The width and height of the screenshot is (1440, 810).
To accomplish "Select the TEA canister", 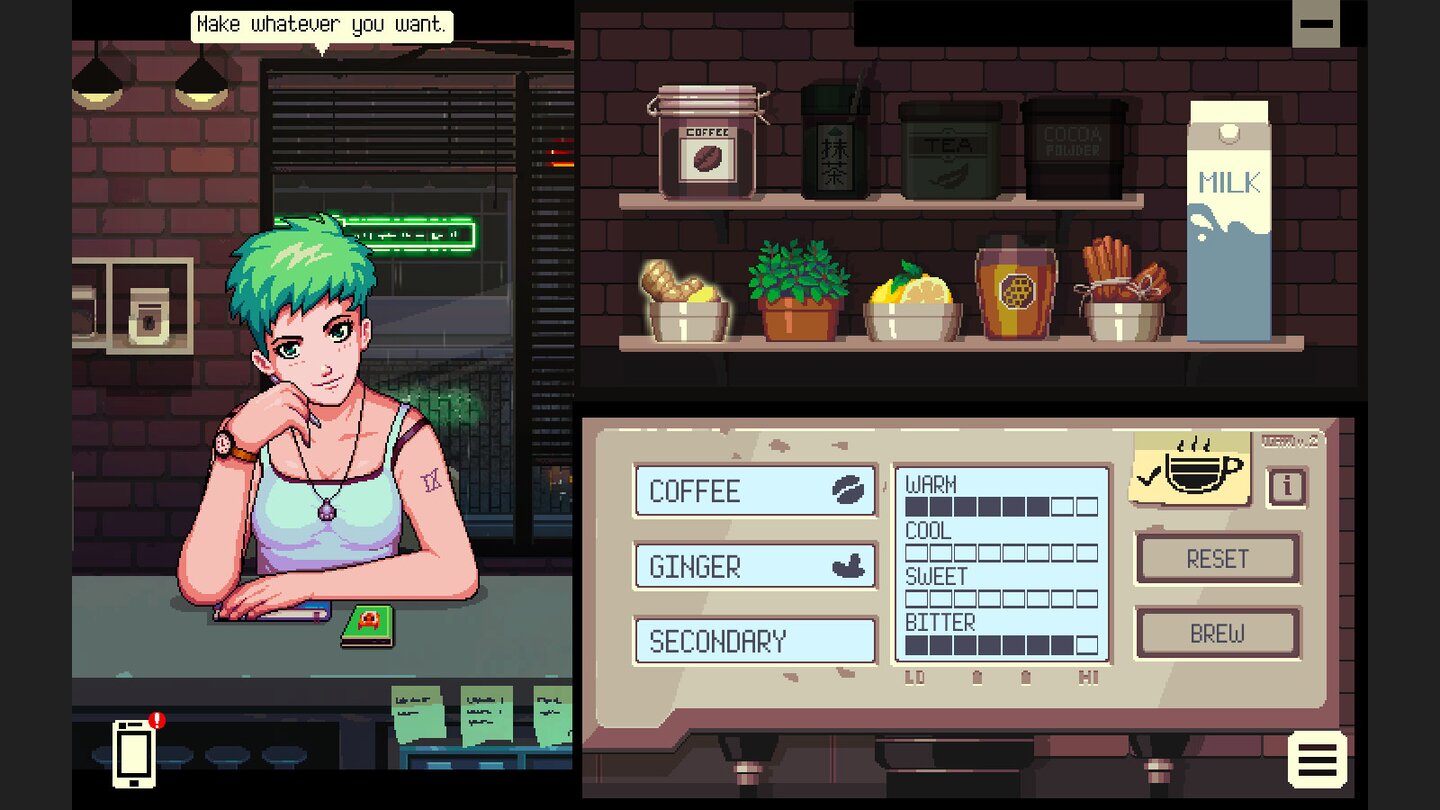I will [952, 150].
